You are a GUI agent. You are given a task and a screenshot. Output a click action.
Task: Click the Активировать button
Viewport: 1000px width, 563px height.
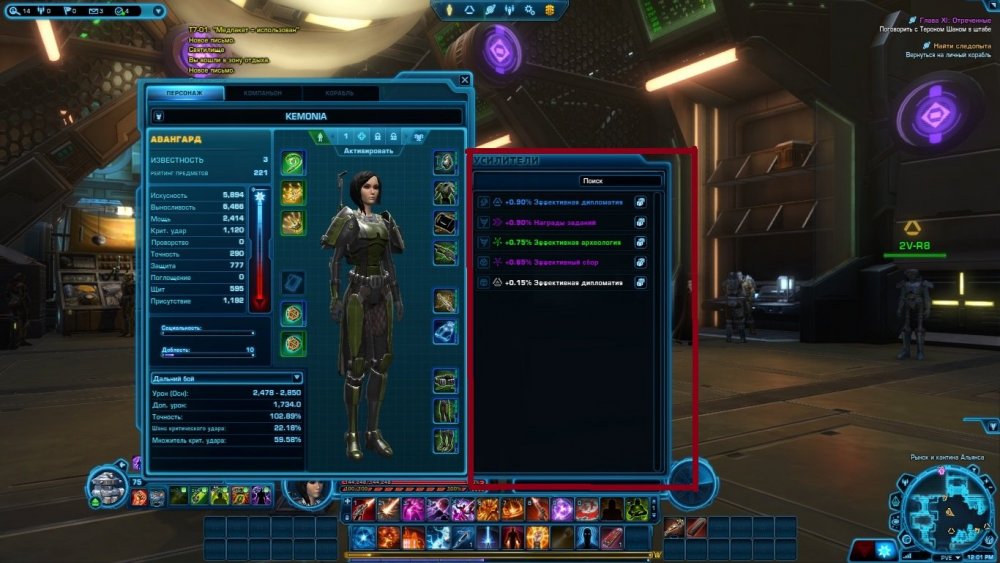(x=368, y=151)
